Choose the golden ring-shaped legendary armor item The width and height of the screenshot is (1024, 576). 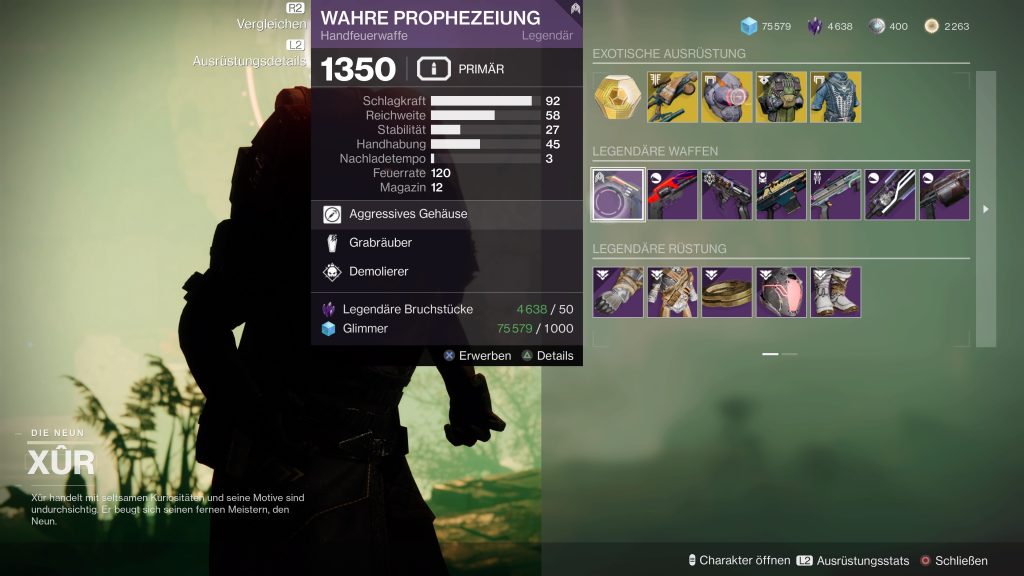(x=727, y=292)
